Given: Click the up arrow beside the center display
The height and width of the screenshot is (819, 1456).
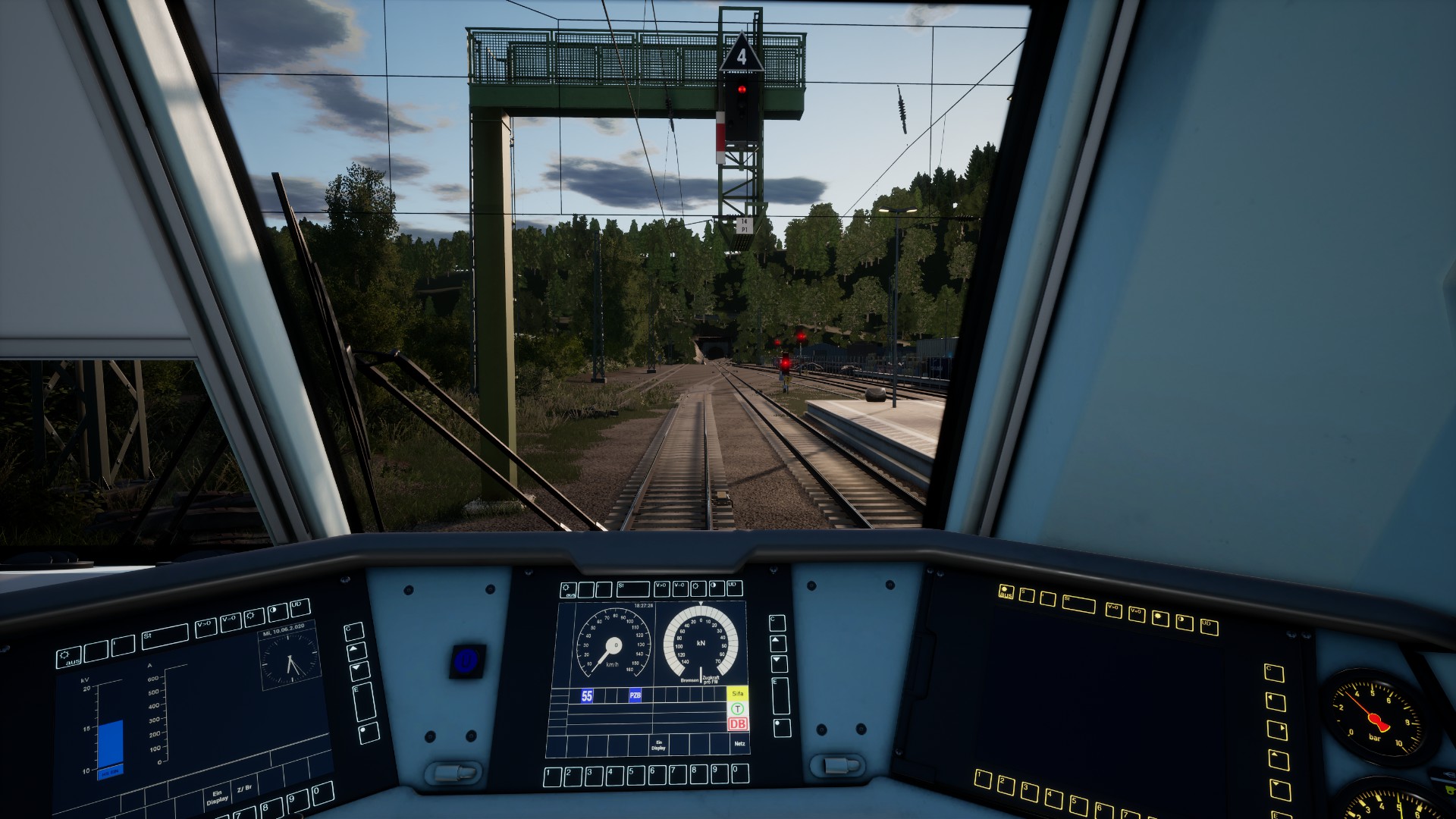Looking at the screenshot, I should [778, 644].
